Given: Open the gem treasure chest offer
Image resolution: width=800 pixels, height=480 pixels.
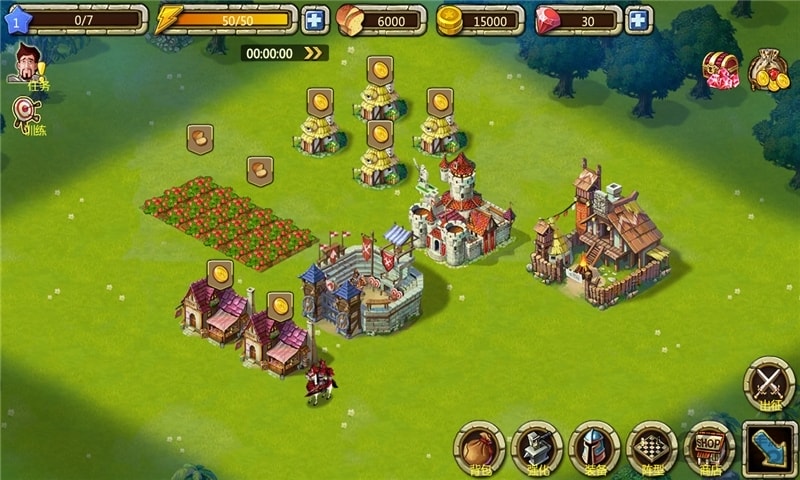Looking at the screenshot, I should coord(719,70).
